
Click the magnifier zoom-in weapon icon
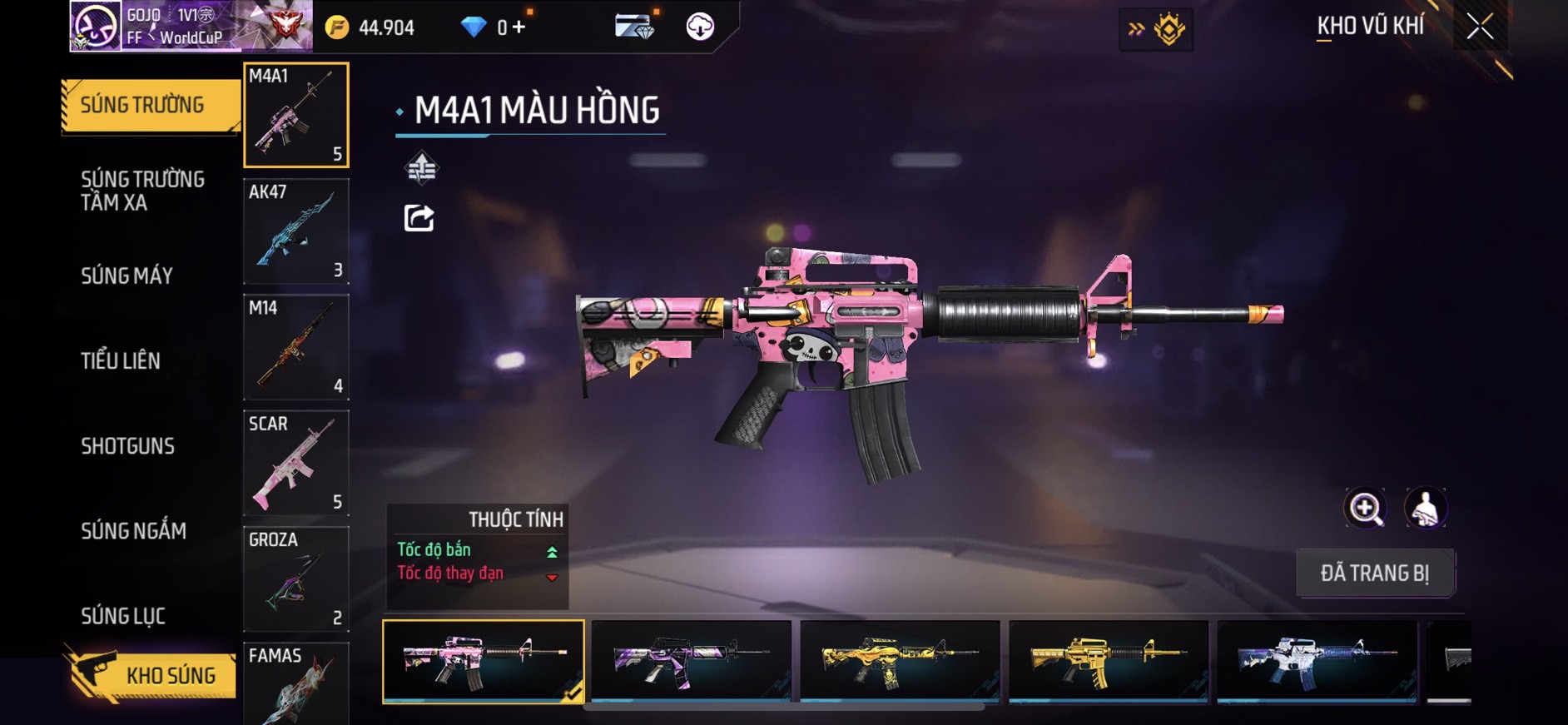click(x=1365, y=508)
